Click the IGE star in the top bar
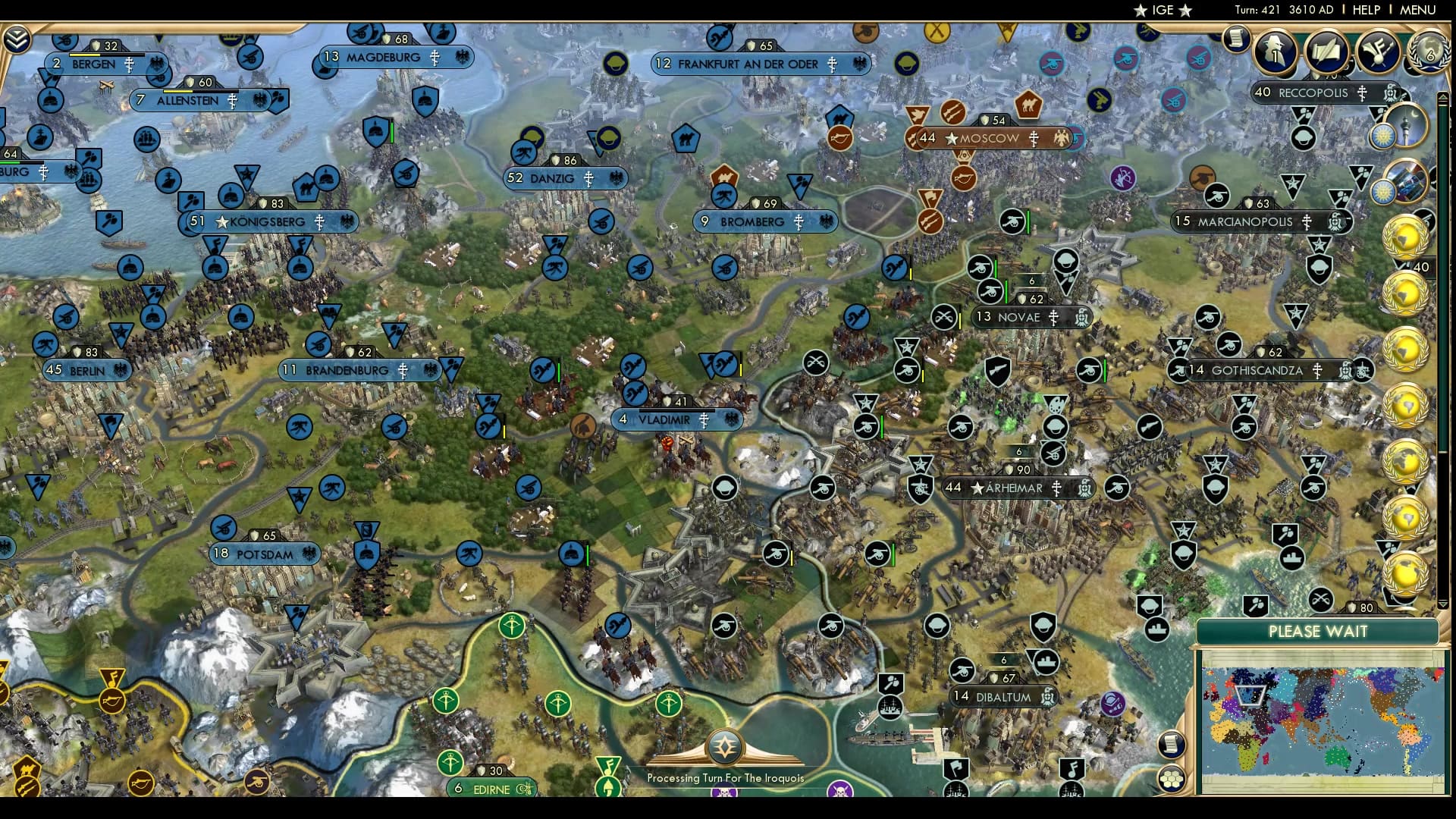This screenshot has height=819, width=1456. point(1140,11)
